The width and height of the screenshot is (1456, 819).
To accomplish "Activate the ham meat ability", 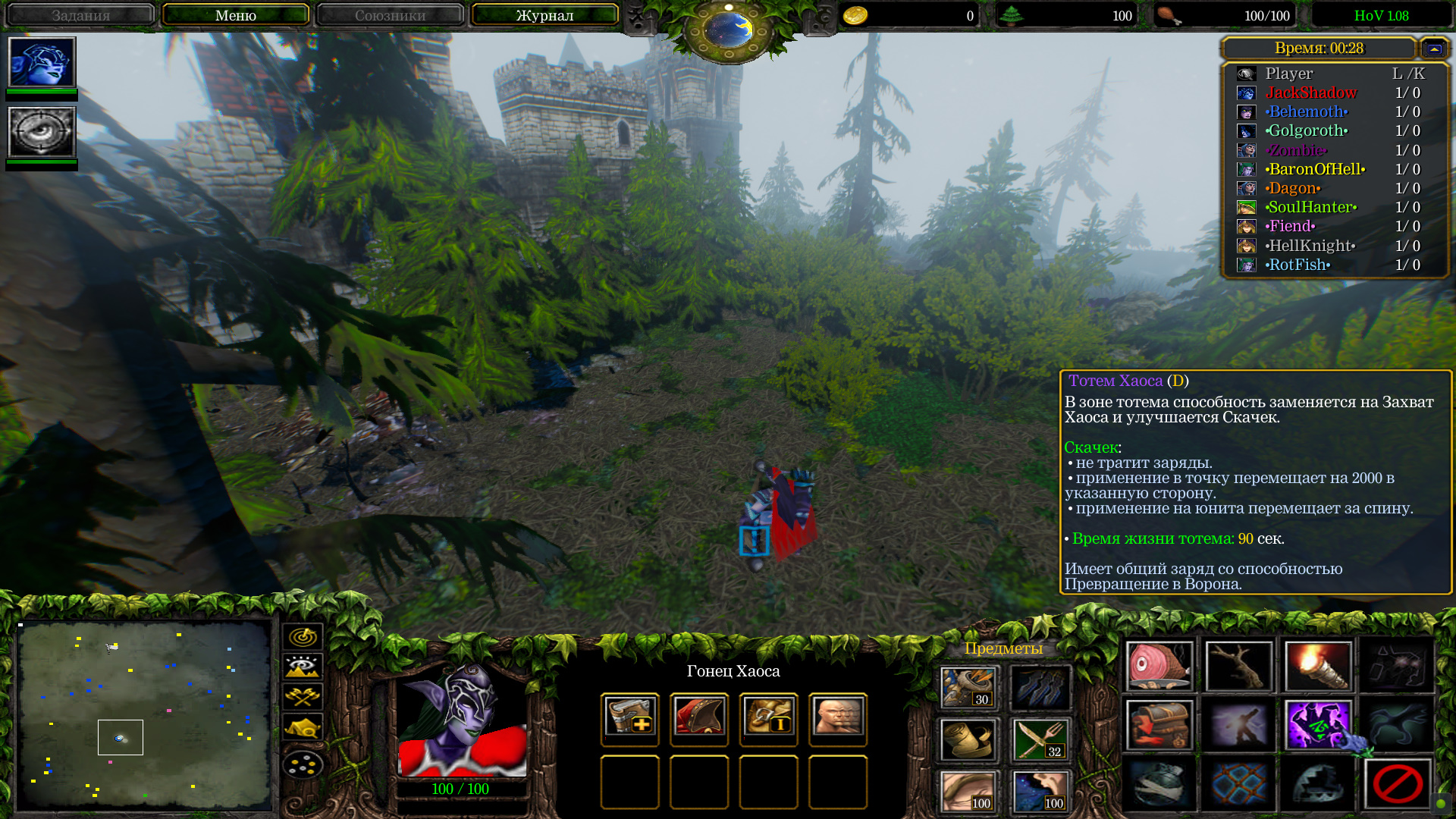I will 1159,666.
